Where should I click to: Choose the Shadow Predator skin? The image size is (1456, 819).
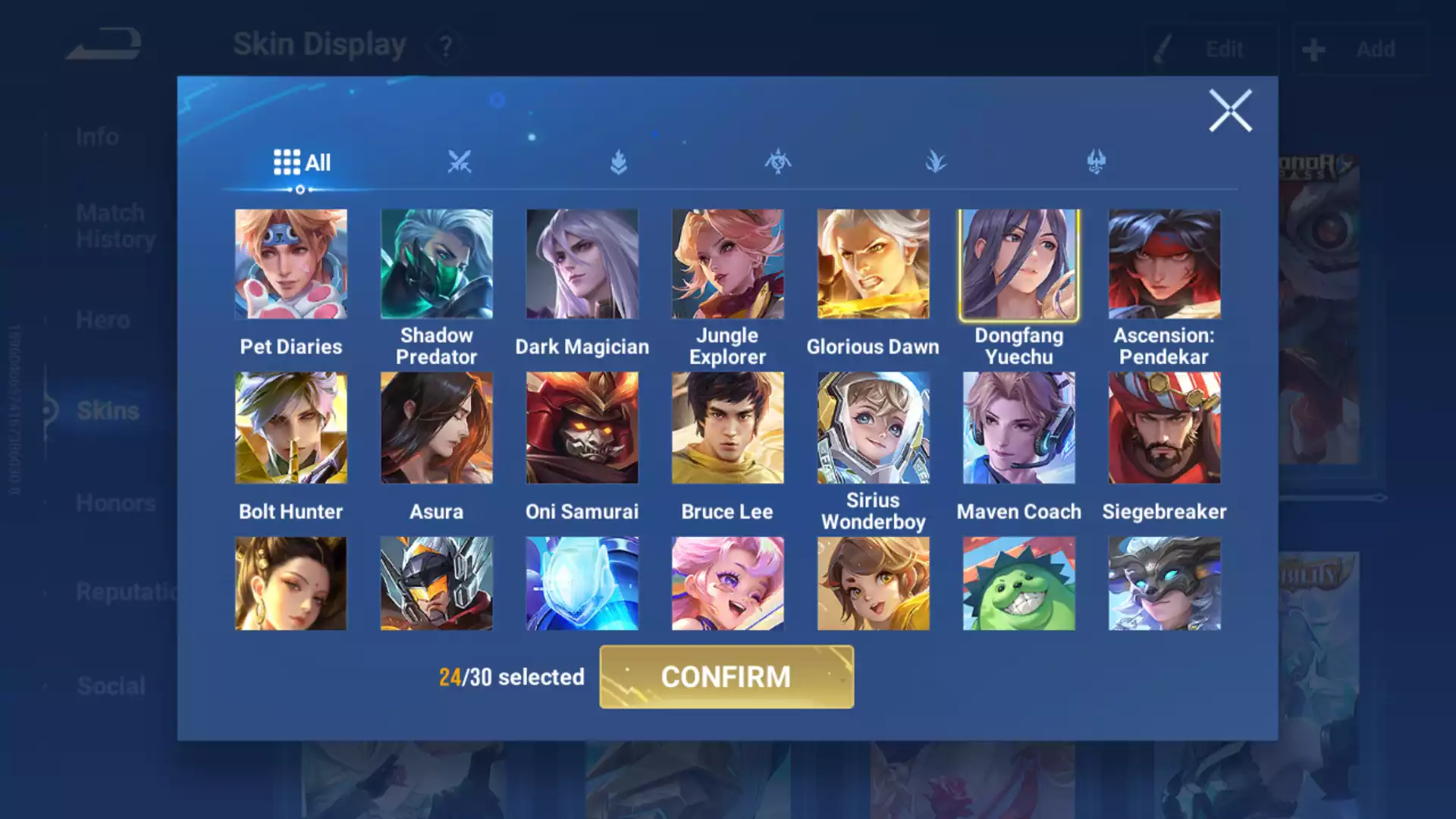pos(436,264)
